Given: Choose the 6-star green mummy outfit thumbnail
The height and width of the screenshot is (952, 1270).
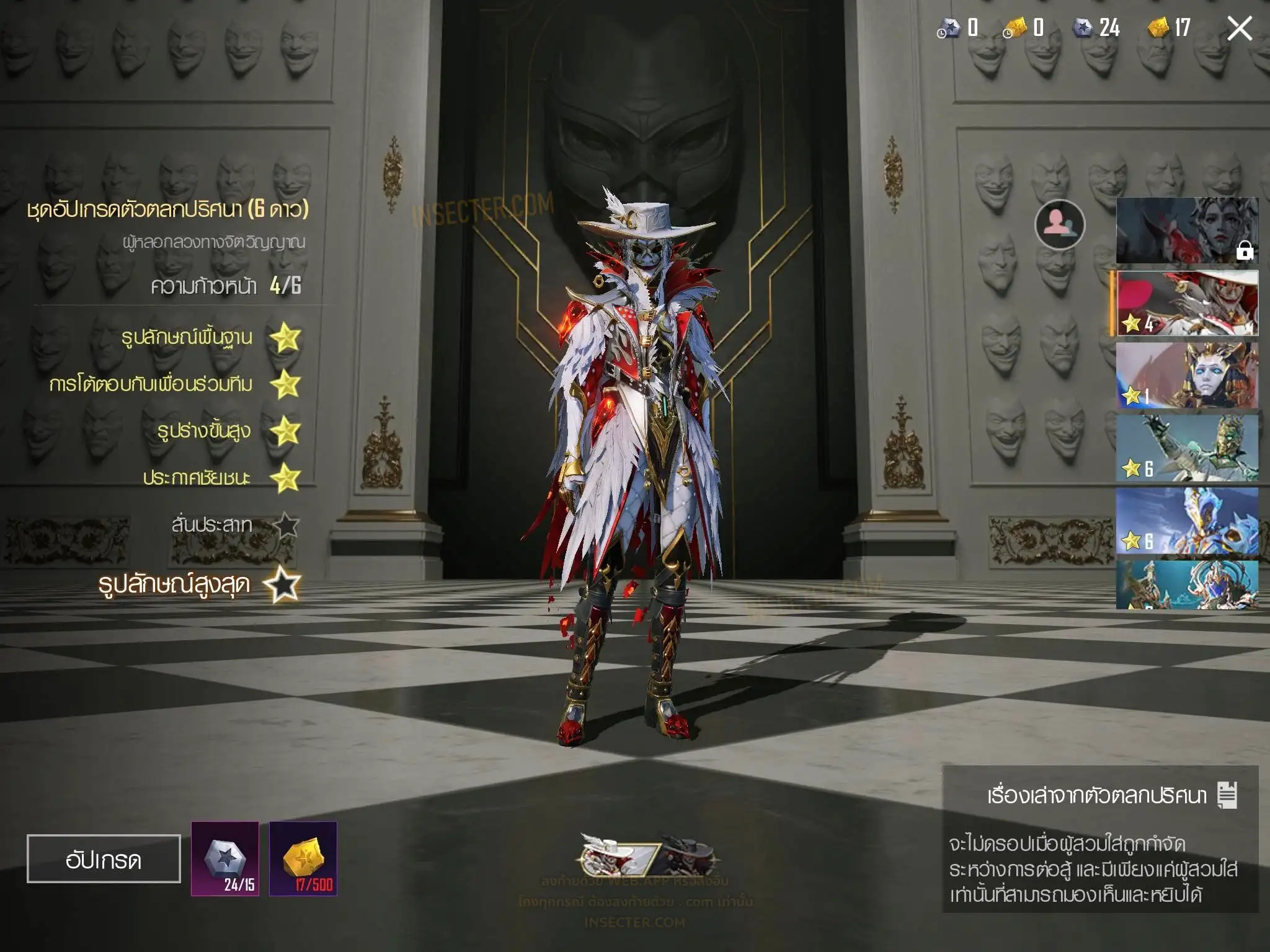Looking at the screenshot, I should coord(1187,448).
